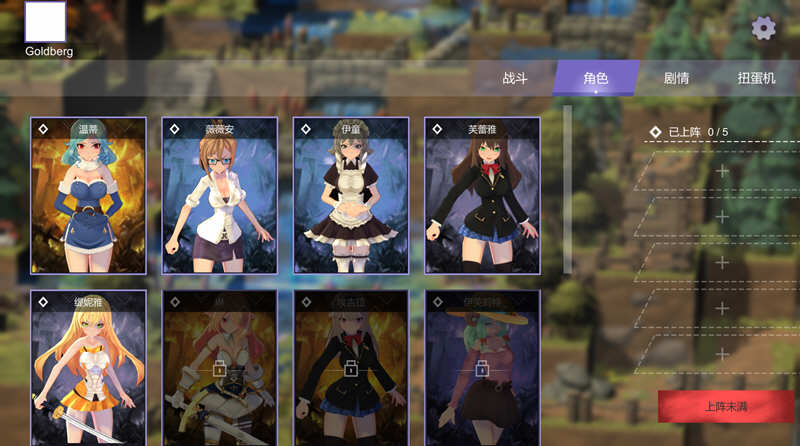The height and width of the screenshot is (446, 800).
Task: Select the locked silver-haired black-uniform card
Action: pos(351,368)
